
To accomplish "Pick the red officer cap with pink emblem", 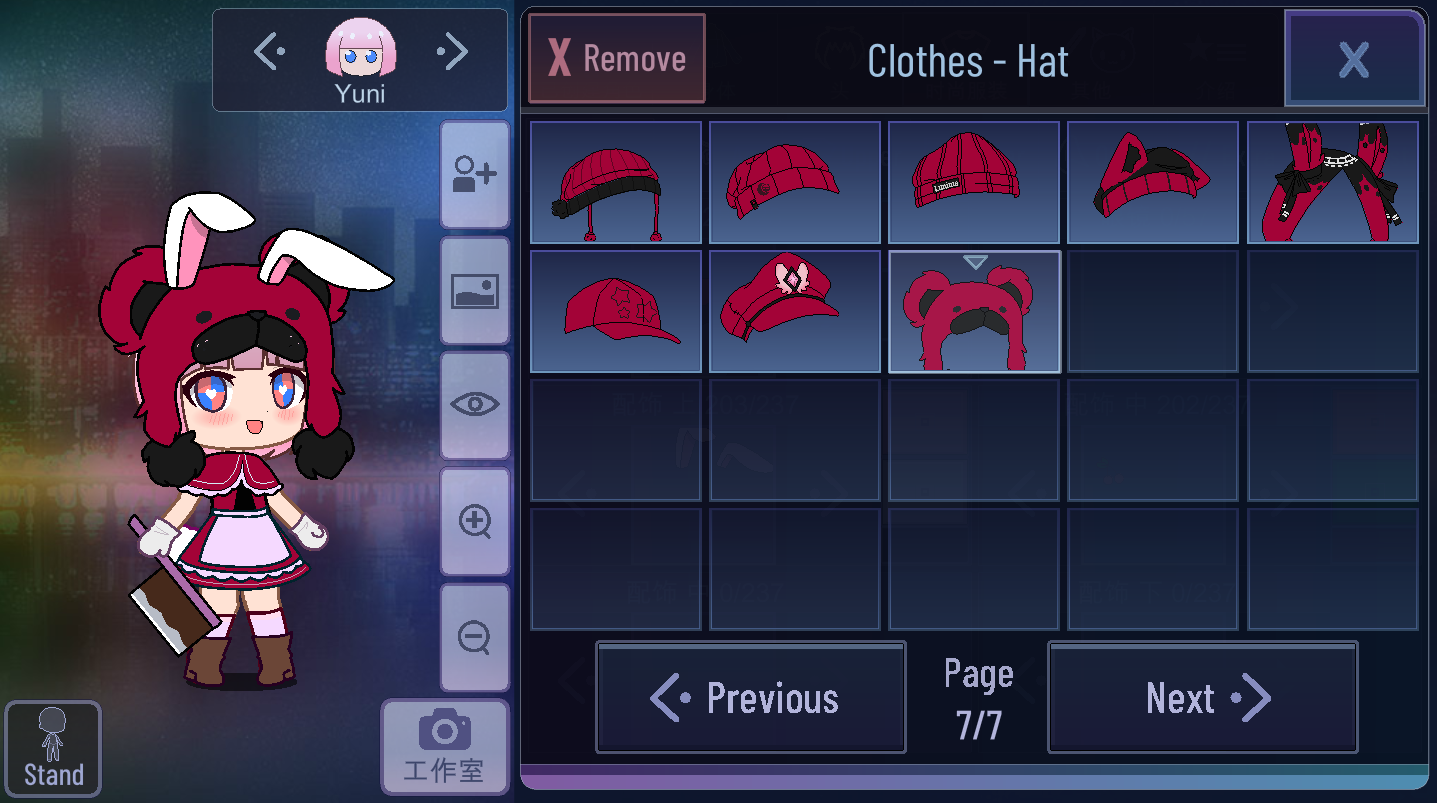I will [x=795, y=312].
